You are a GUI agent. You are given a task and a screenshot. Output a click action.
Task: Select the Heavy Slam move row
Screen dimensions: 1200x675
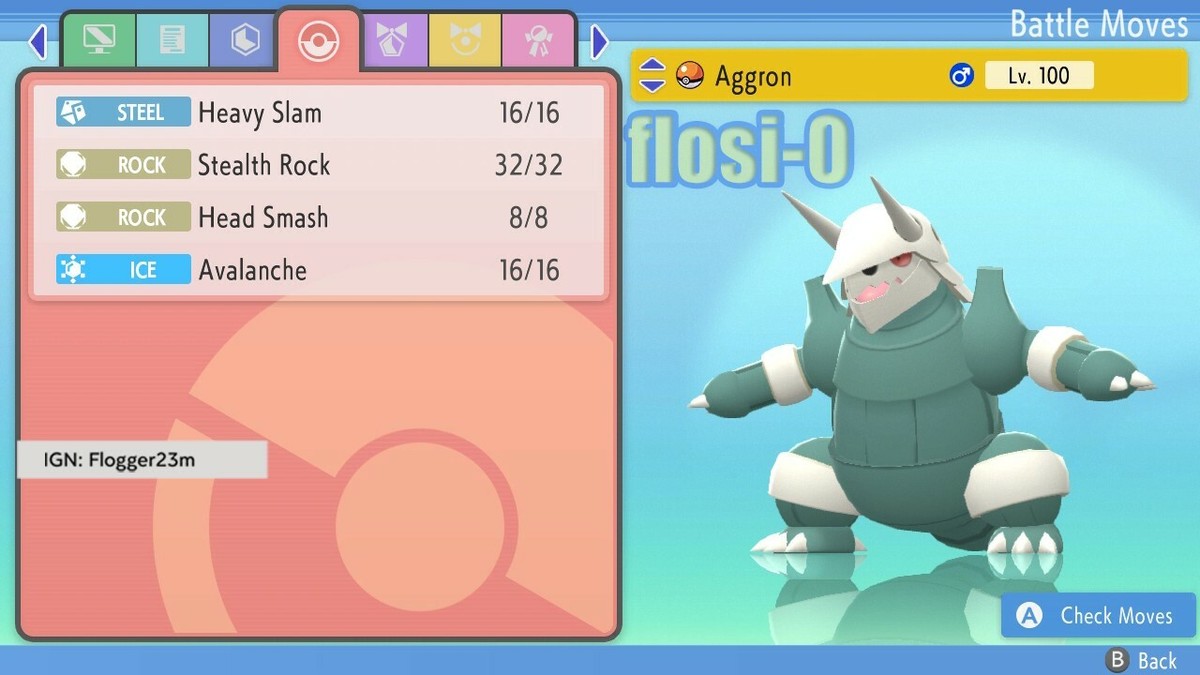pos(318,112)
